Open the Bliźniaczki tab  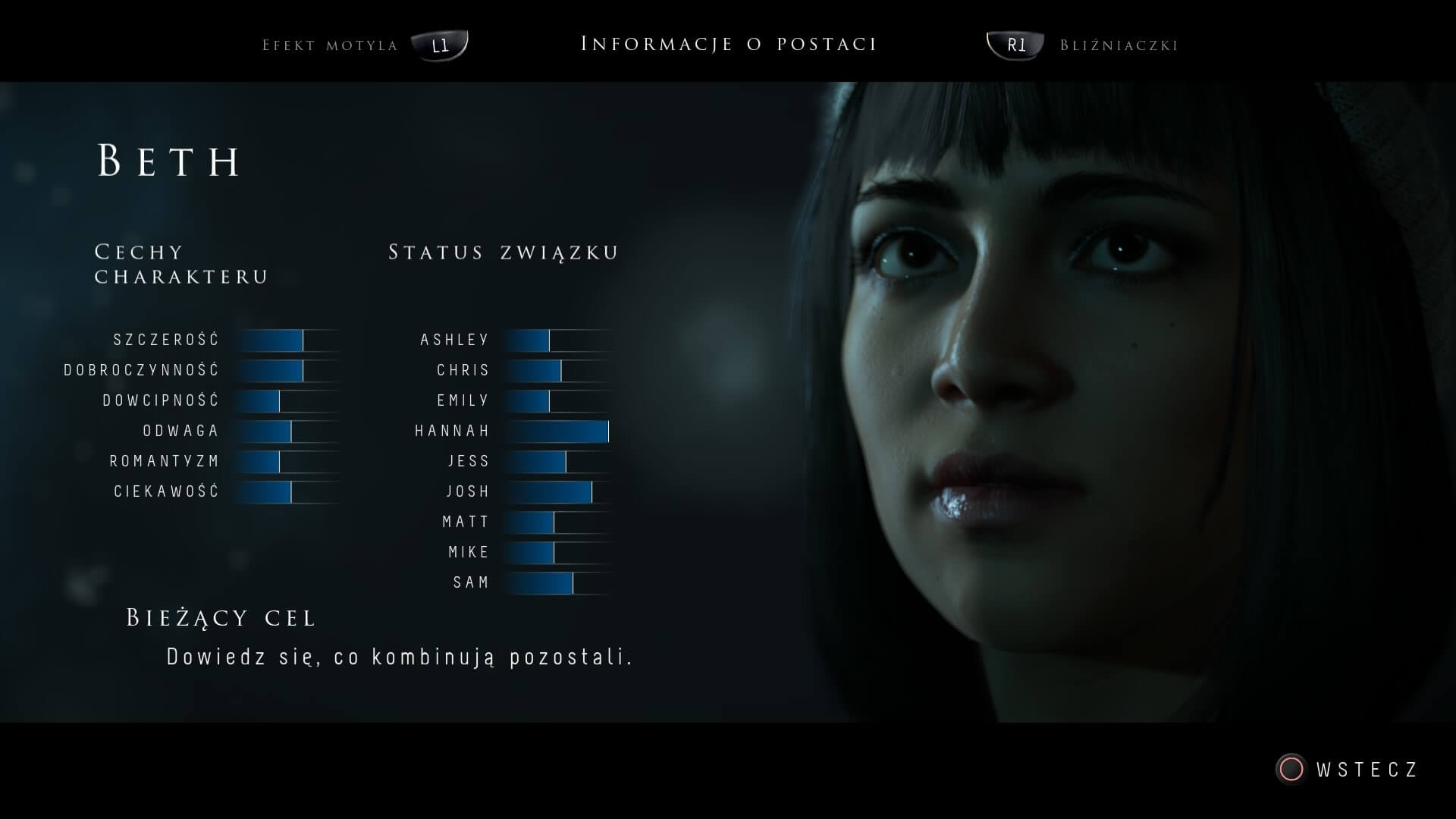1118,45
